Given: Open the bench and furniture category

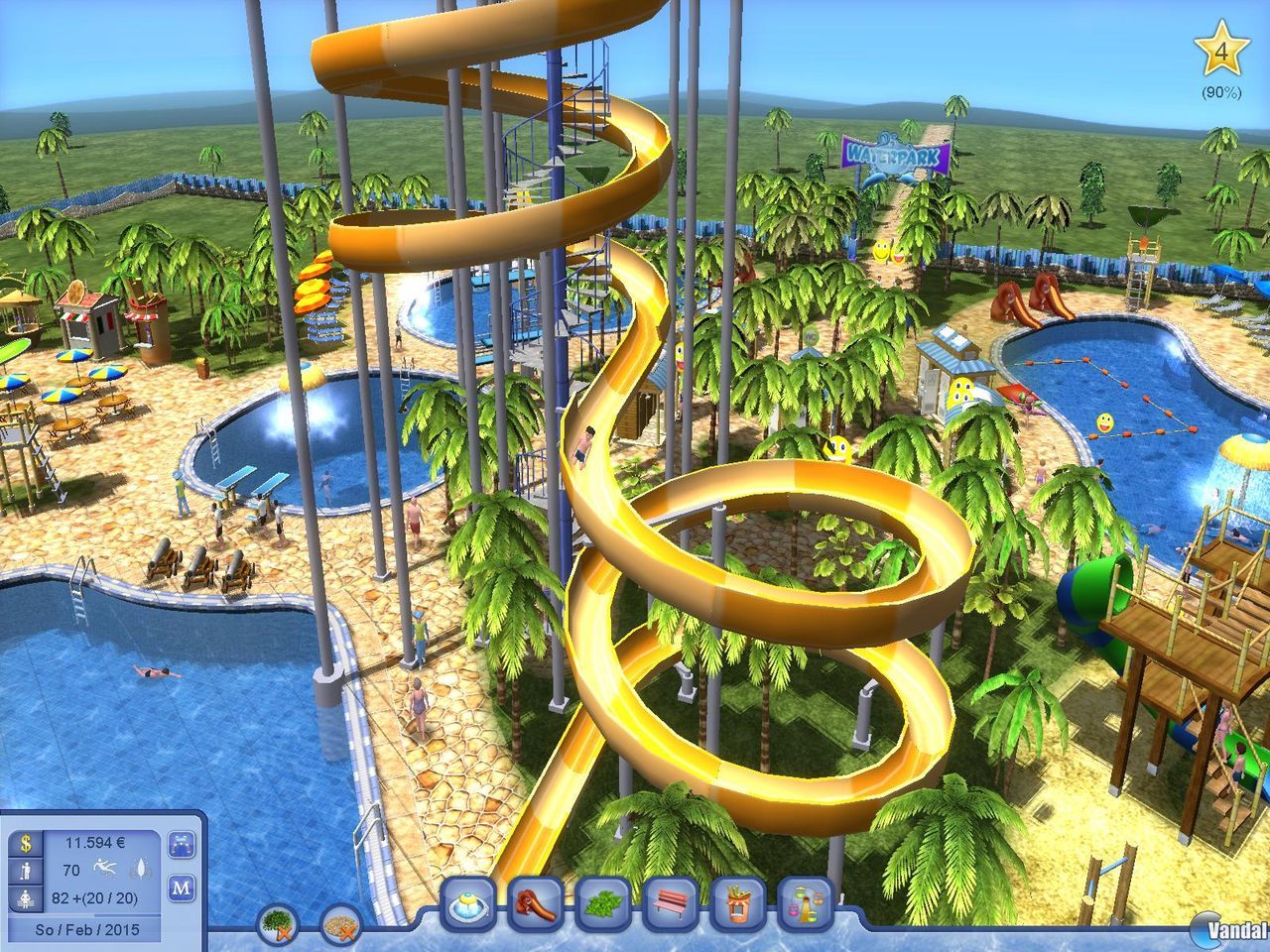Looking at the screenshot, I should pyautogui.click(x=669, y=904).
